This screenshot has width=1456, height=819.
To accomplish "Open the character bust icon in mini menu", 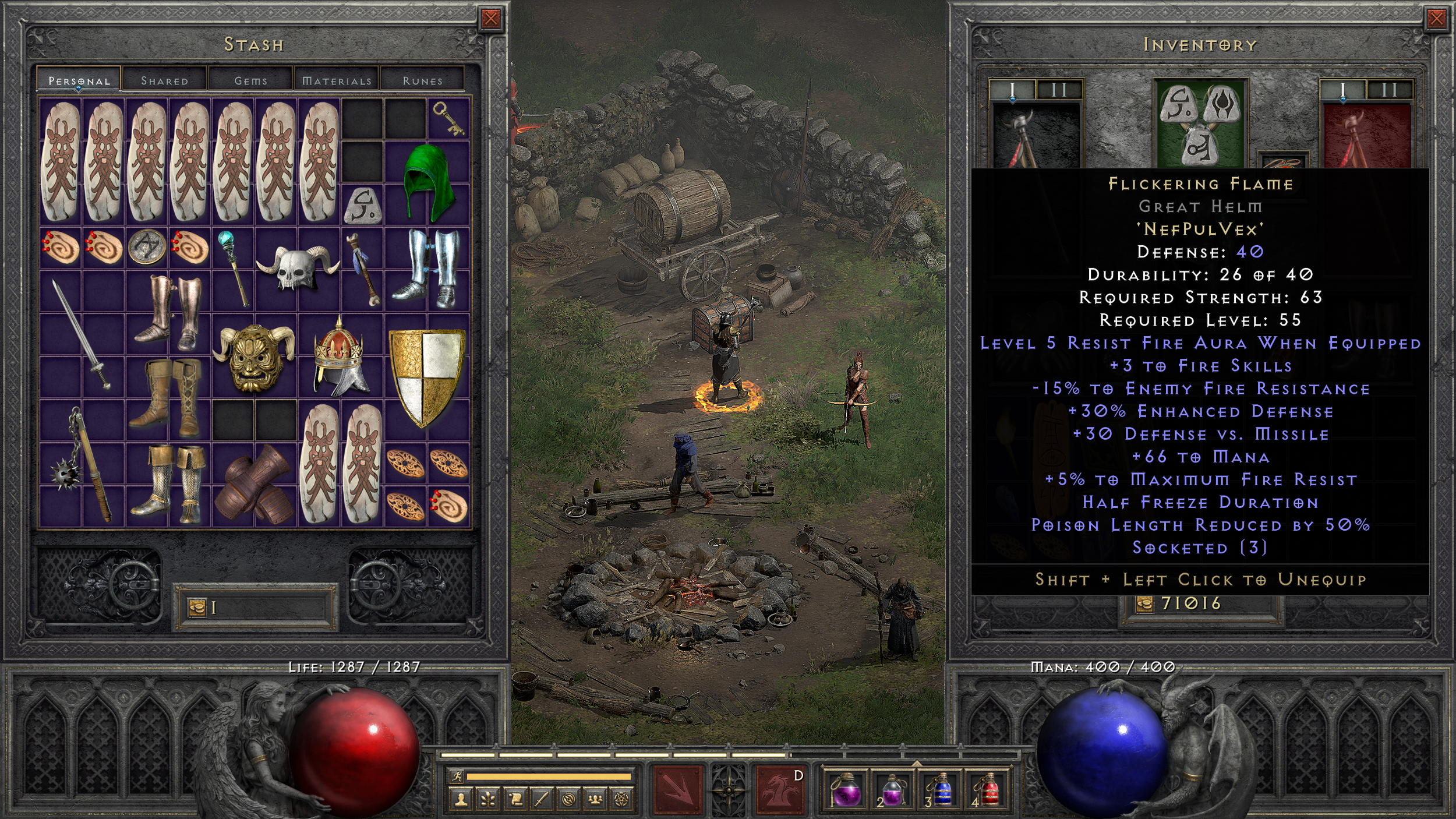I will tap(461, 800).
